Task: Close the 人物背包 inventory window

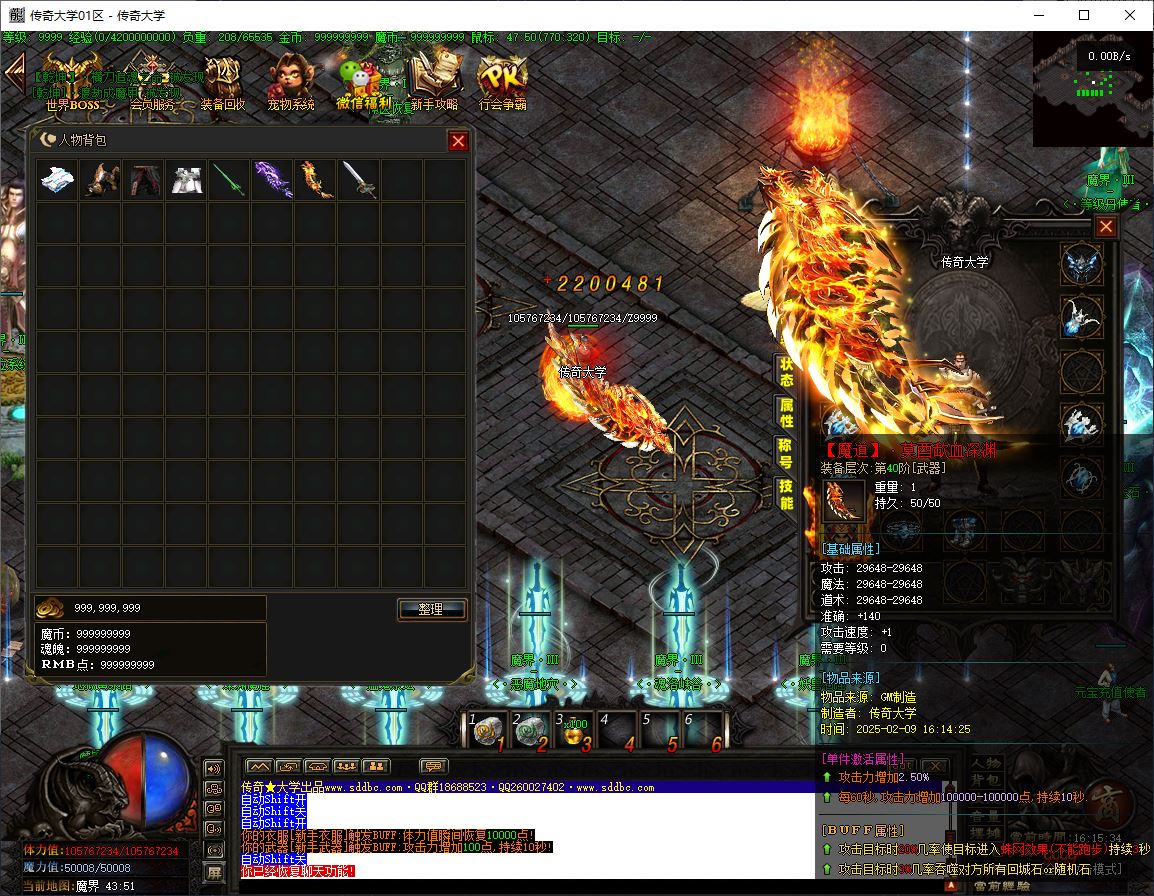Action: (x=458, y=141)
